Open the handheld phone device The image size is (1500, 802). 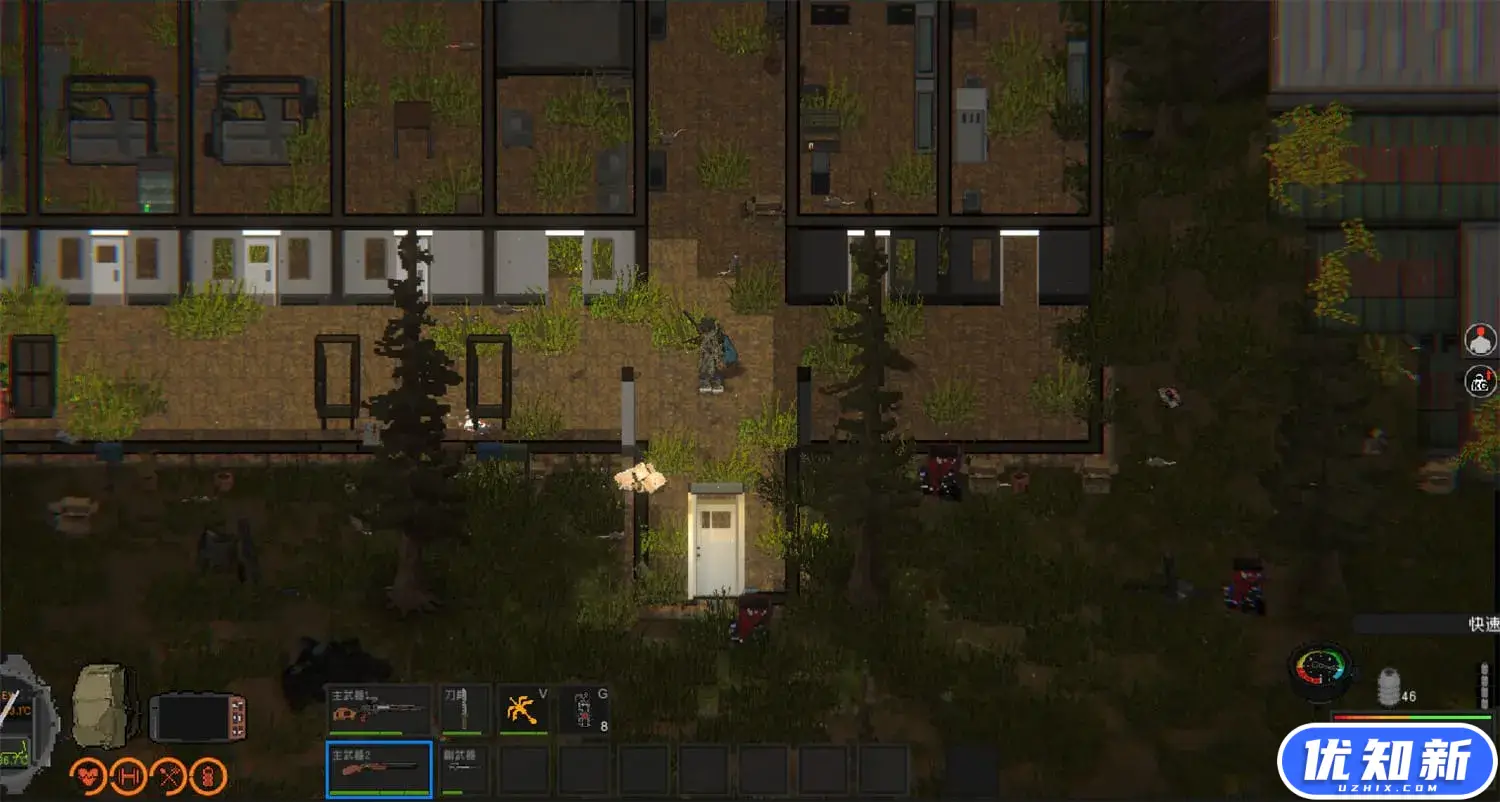coord(197,716)
